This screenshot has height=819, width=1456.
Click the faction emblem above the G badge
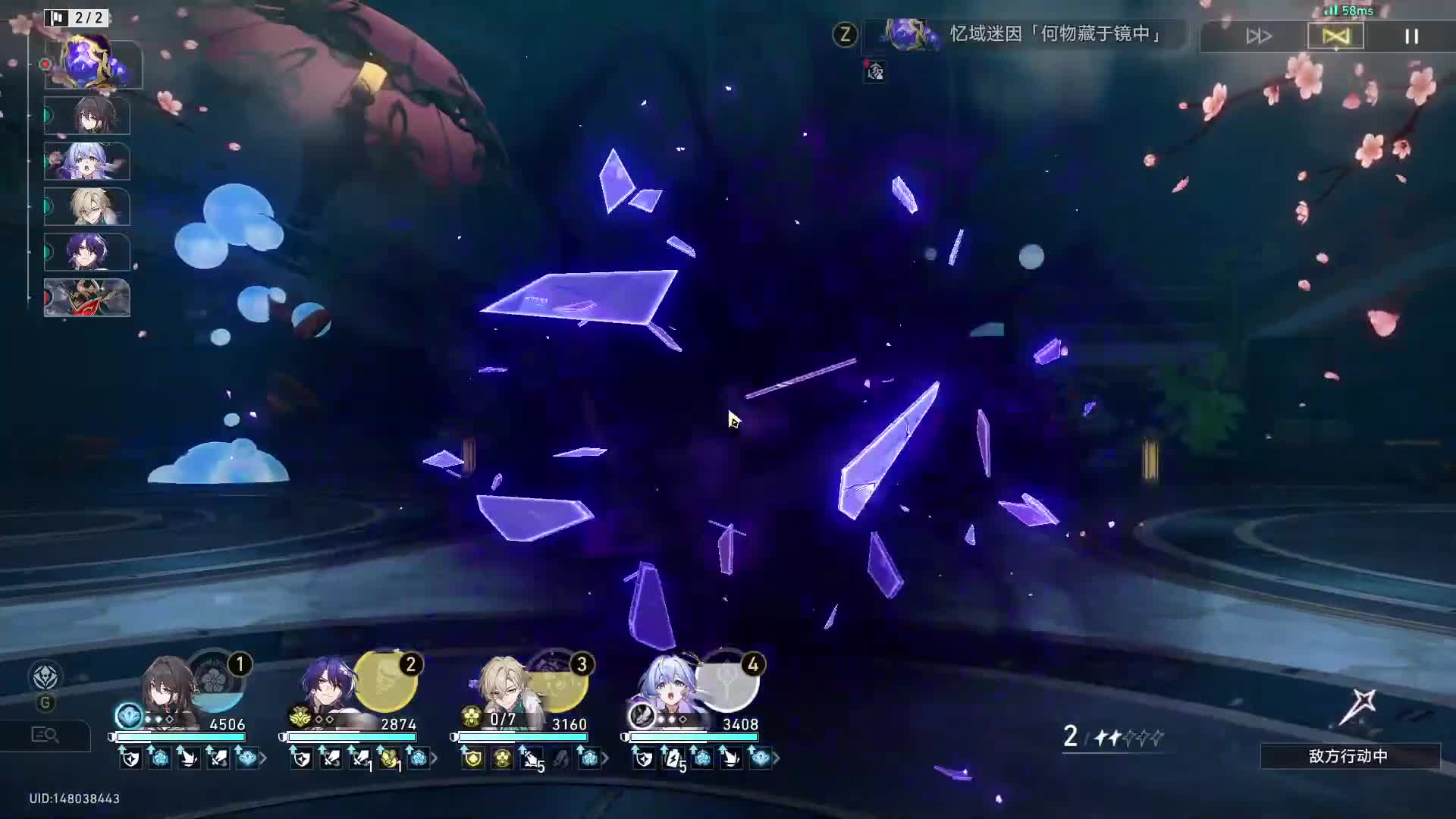[47, 677]
